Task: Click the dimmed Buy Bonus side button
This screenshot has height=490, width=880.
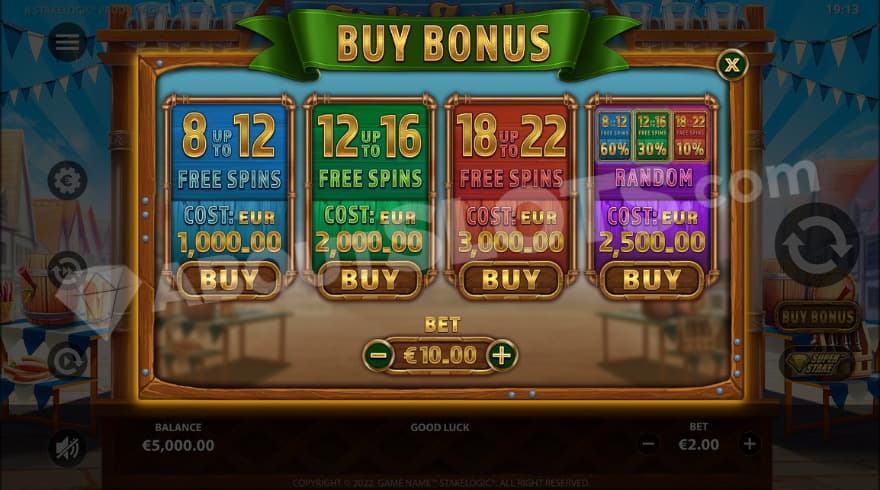Action: click(817, 317)
